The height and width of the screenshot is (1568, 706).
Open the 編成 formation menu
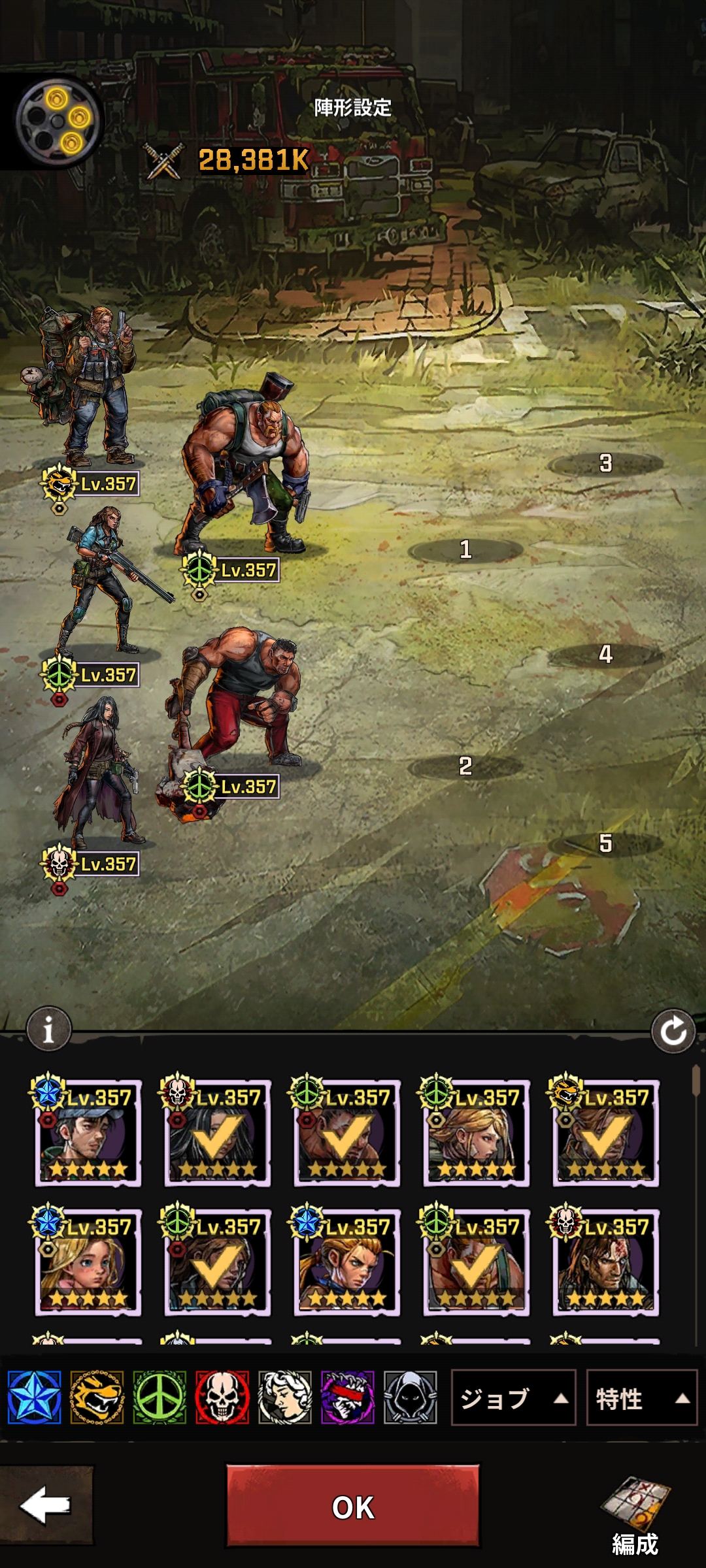click(635, 1514)
